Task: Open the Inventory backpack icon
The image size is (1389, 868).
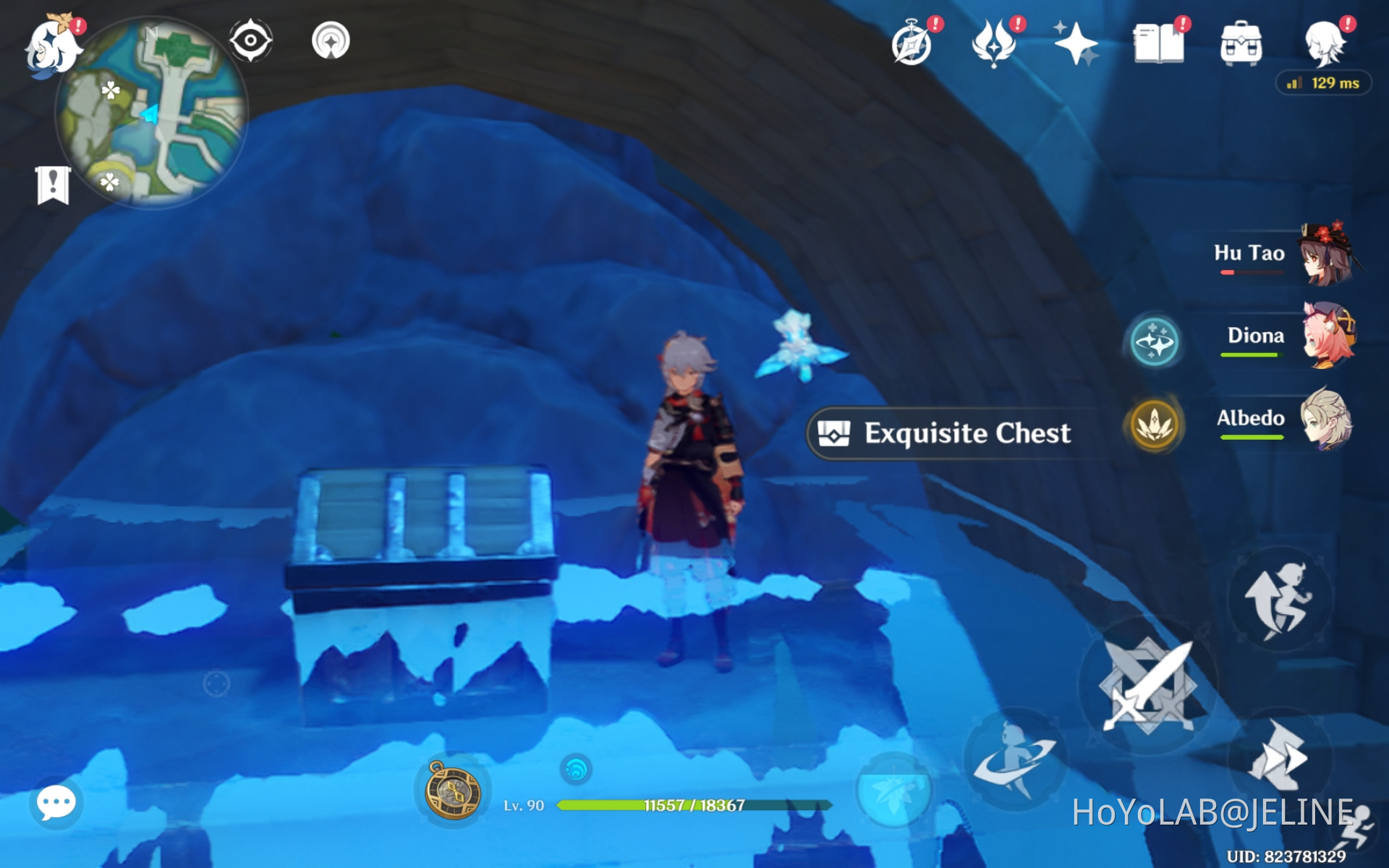Action: pyautogui.click(x=1240, y=43)
